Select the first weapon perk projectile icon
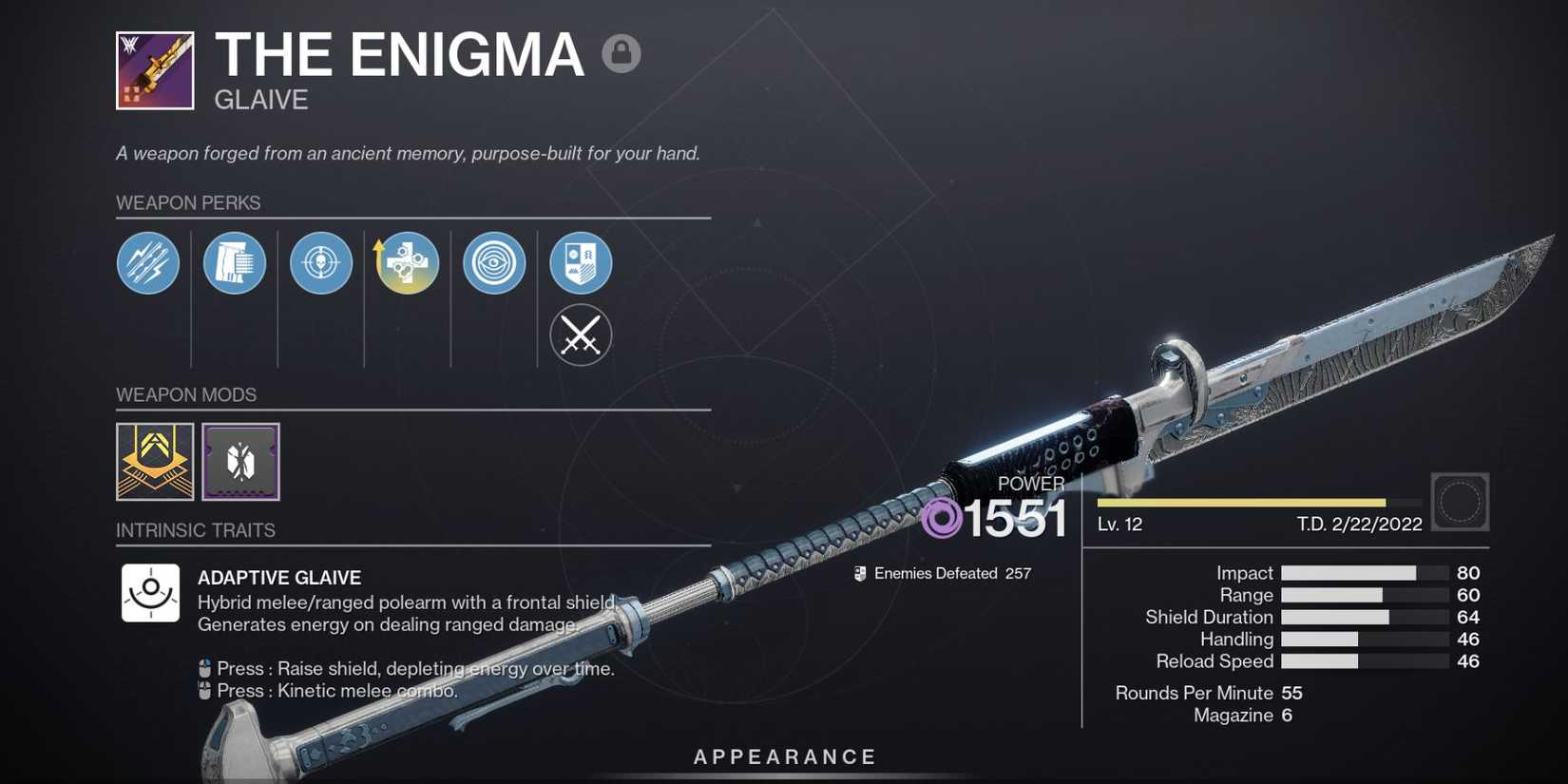The image size is (1568, 784). point(147,263)
